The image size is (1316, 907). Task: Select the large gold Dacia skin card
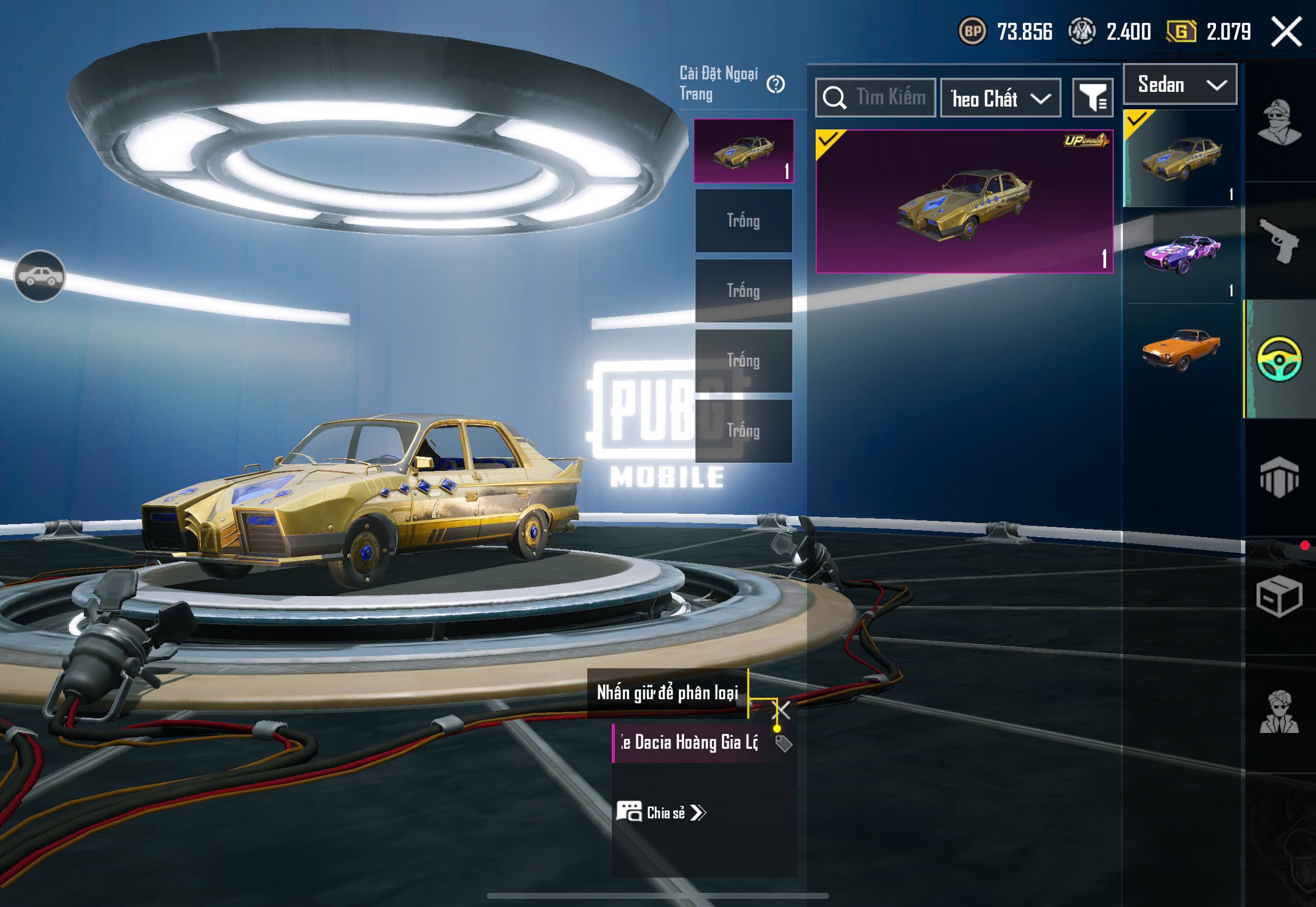click(x=964, y=202)
